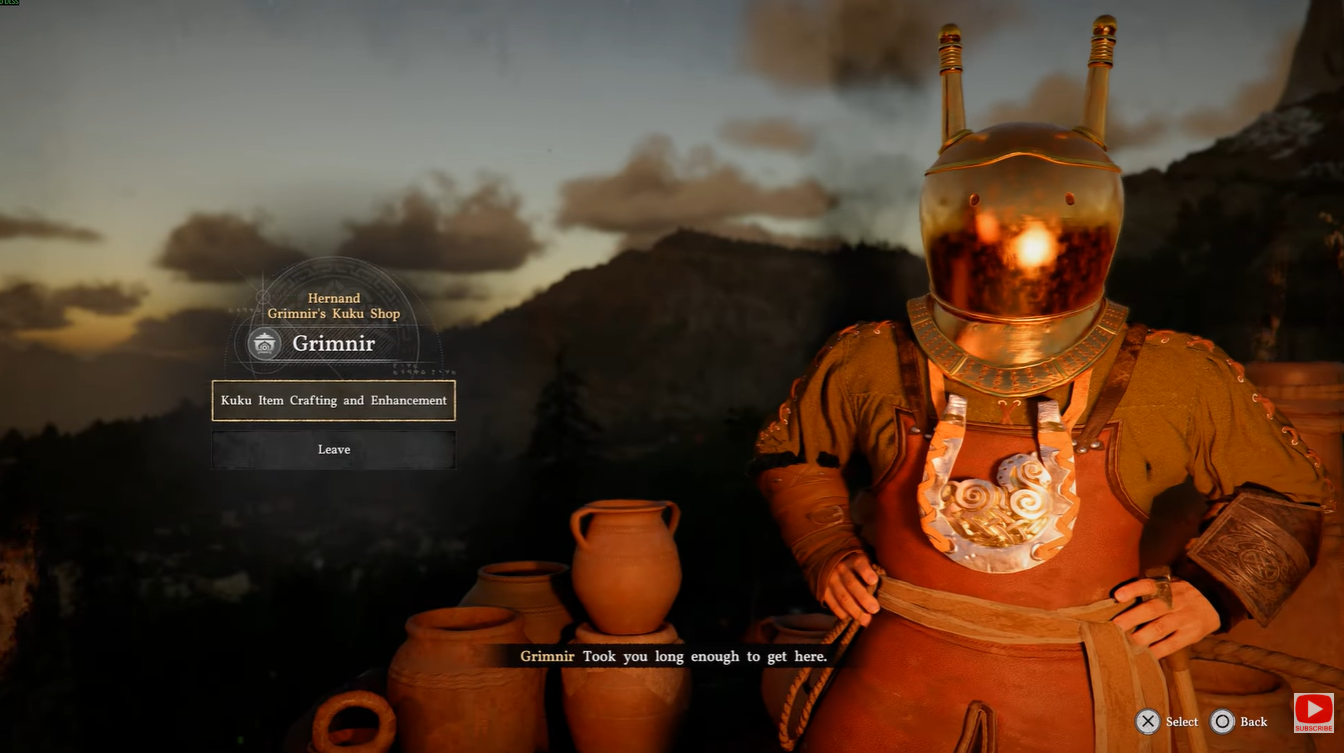Viewport: 1344px width, 753px height.
Task: Click the Hernand location label
Action: pyautogui.click(x=334, y=298)
